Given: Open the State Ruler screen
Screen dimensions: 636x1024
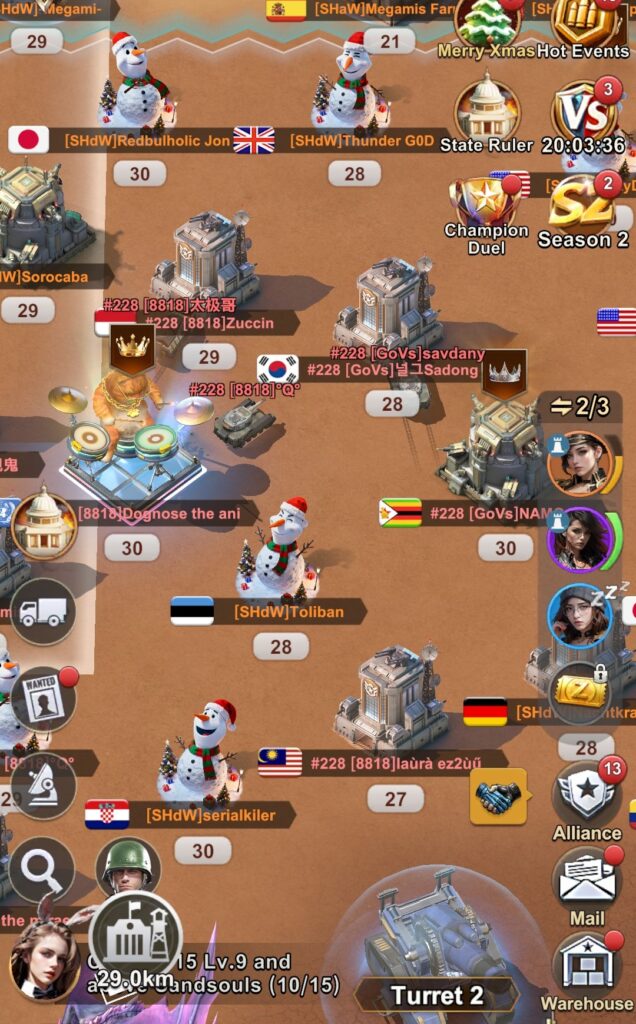Looking at the screenshot, I should (487, 111).
